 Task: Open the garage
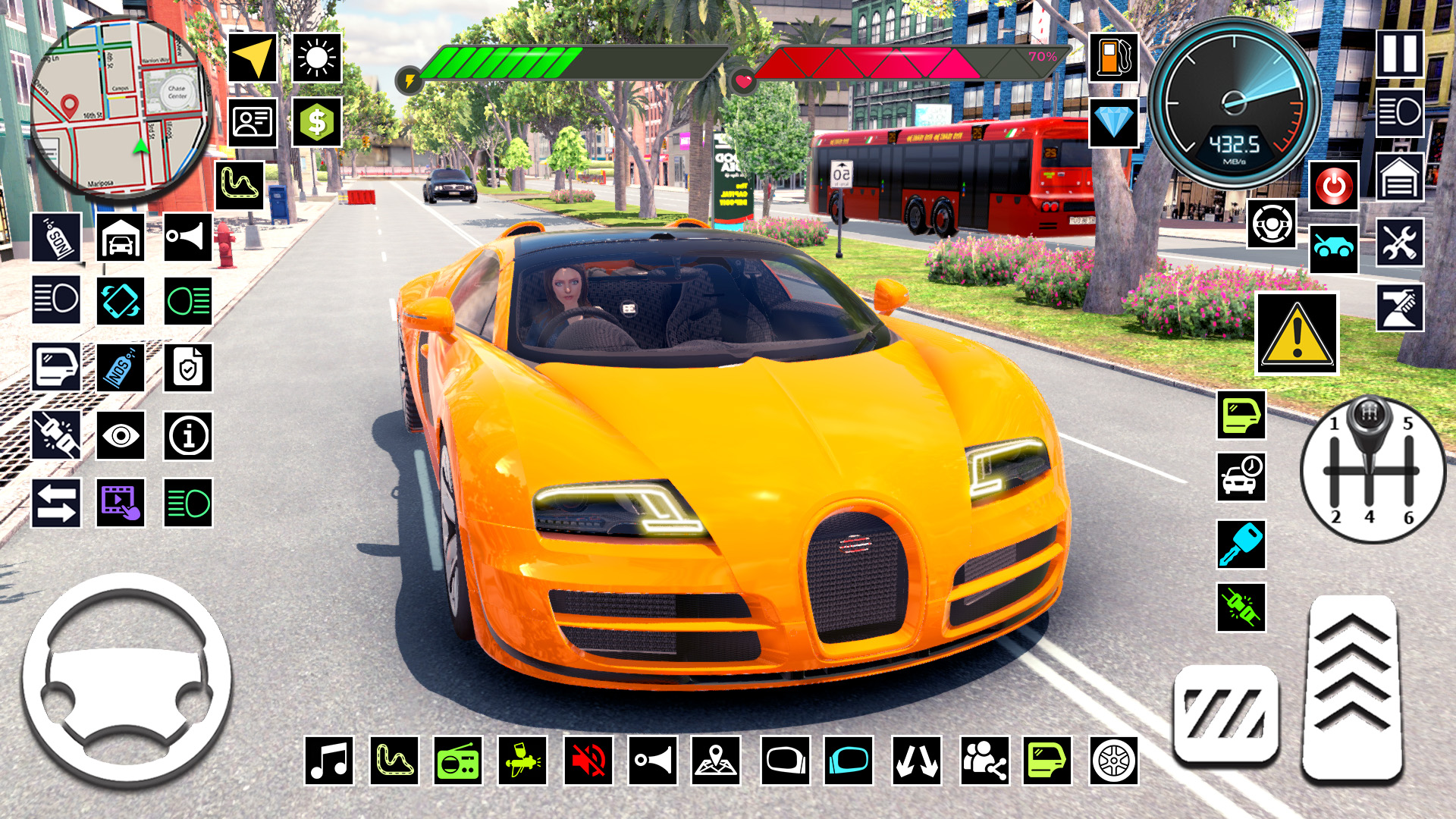120,237
